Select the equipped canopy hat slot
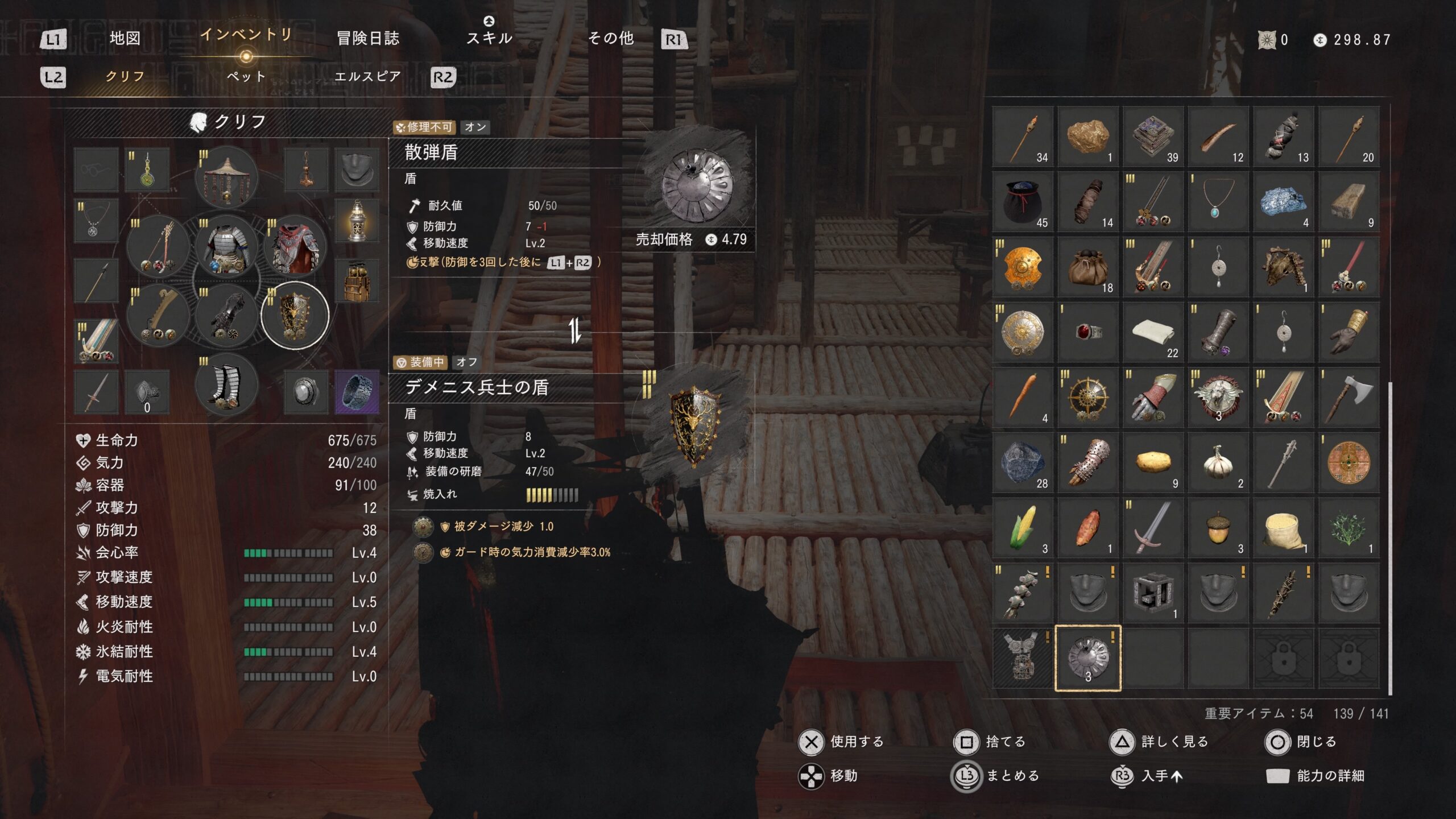 (x=226, y=177)
